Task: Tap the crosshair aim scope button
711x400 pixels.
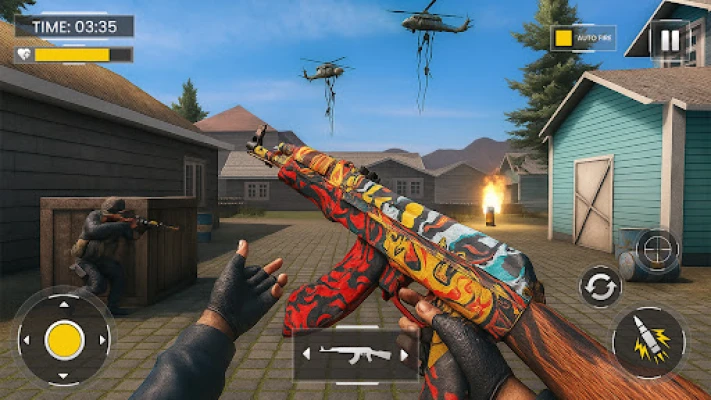Action: (657, 249)
